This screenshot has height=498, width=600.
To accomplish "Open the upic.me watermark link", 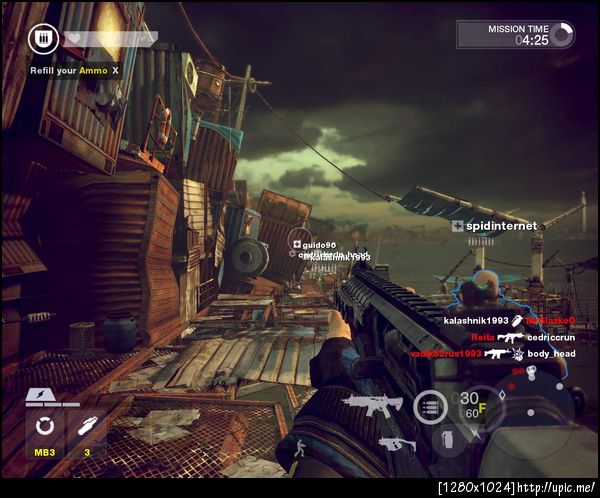I will tap(517, 488).
